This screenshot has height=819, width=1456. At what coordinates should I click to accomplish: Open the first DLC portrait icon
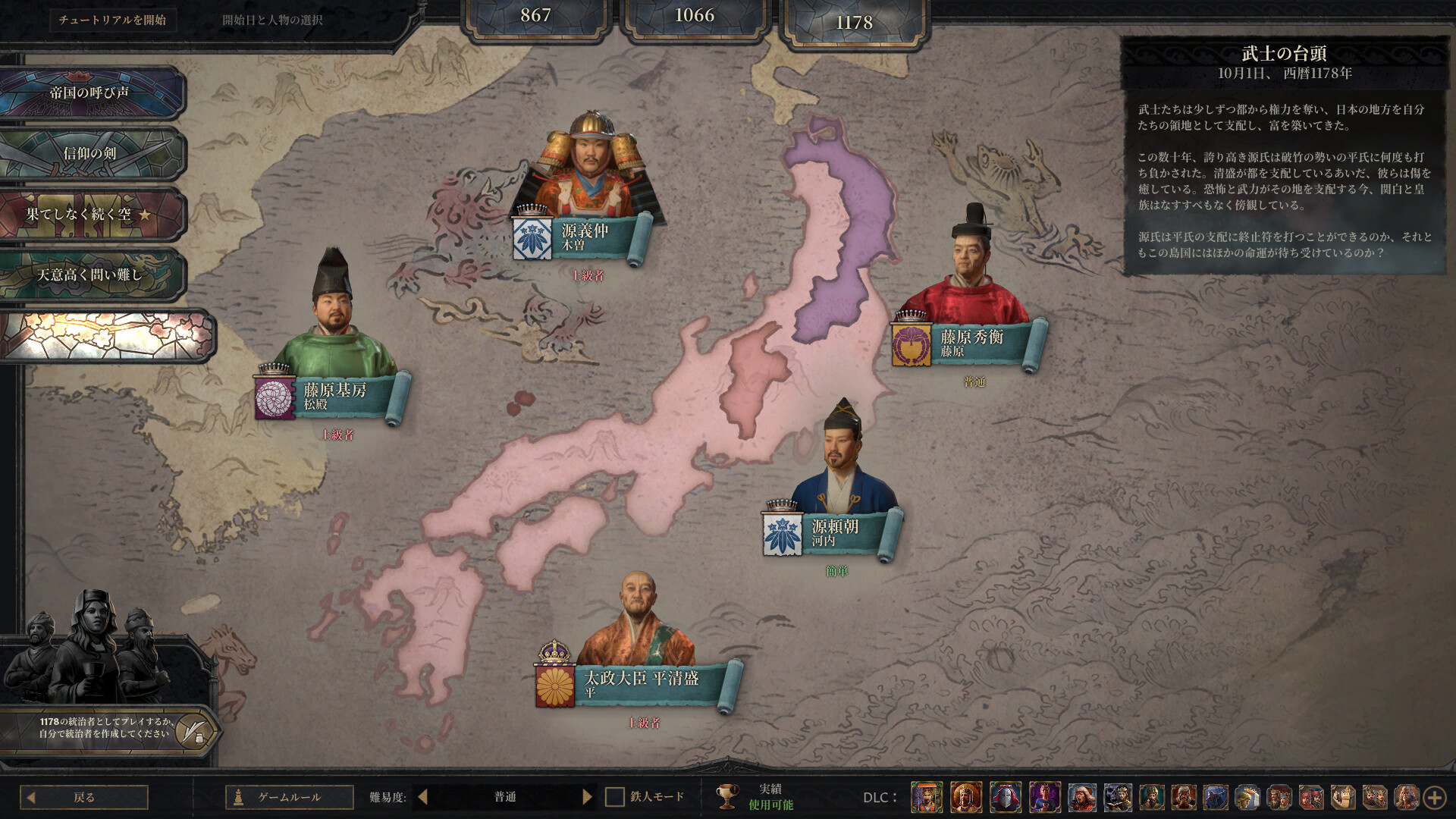click(x=927, y=797)
